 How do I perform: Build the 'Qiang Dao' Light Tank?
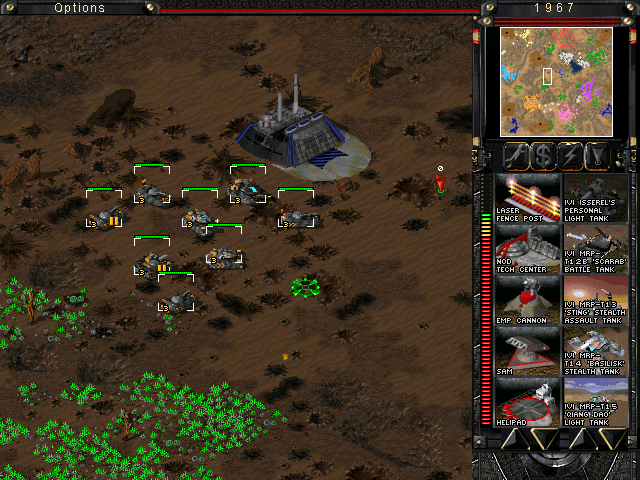[596, 402]
